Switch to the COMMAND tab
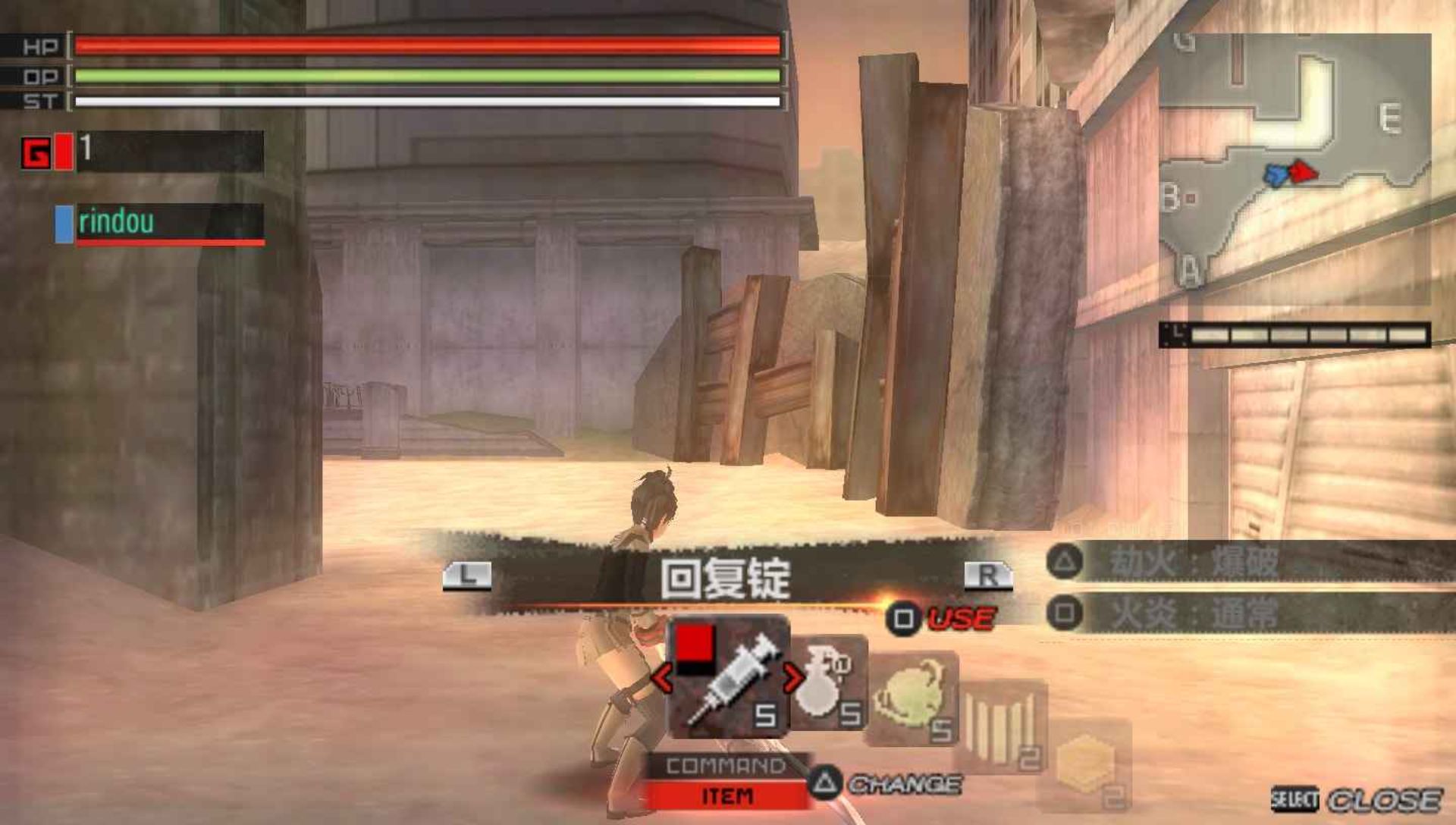1456x825 pixels. click(725, 766)
